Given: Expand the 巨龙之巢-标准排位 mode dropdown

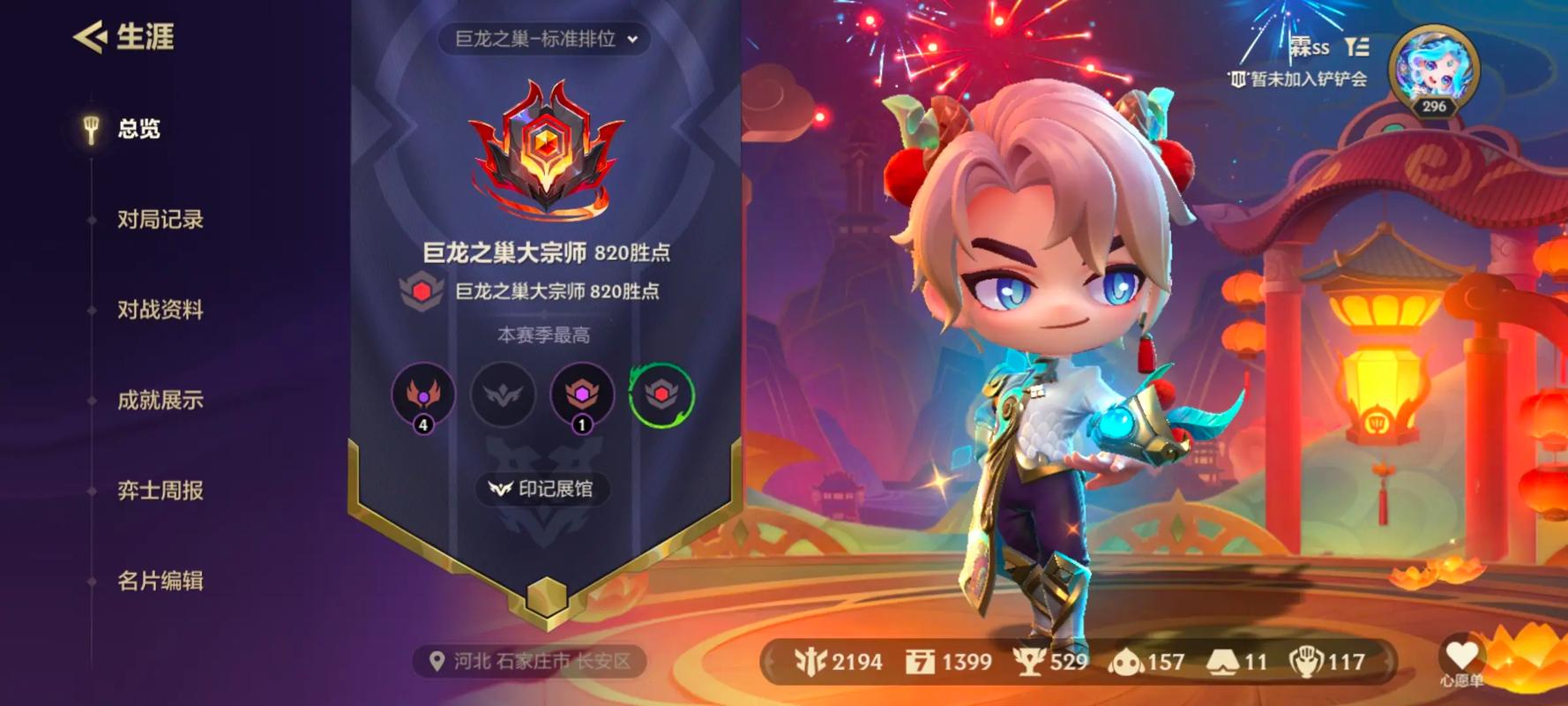Looking at the screenshot, I should pos(545,39).
